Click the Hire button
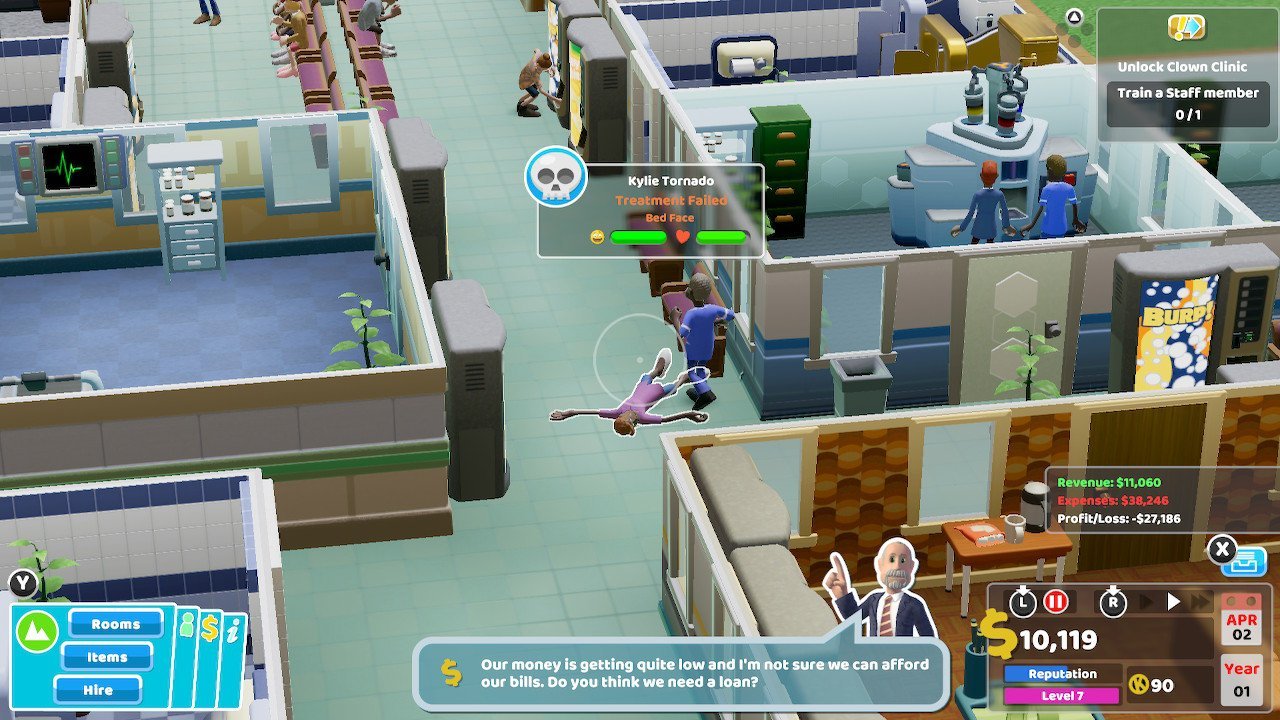Screen dimensions: 1280x720 pos(98,690)
